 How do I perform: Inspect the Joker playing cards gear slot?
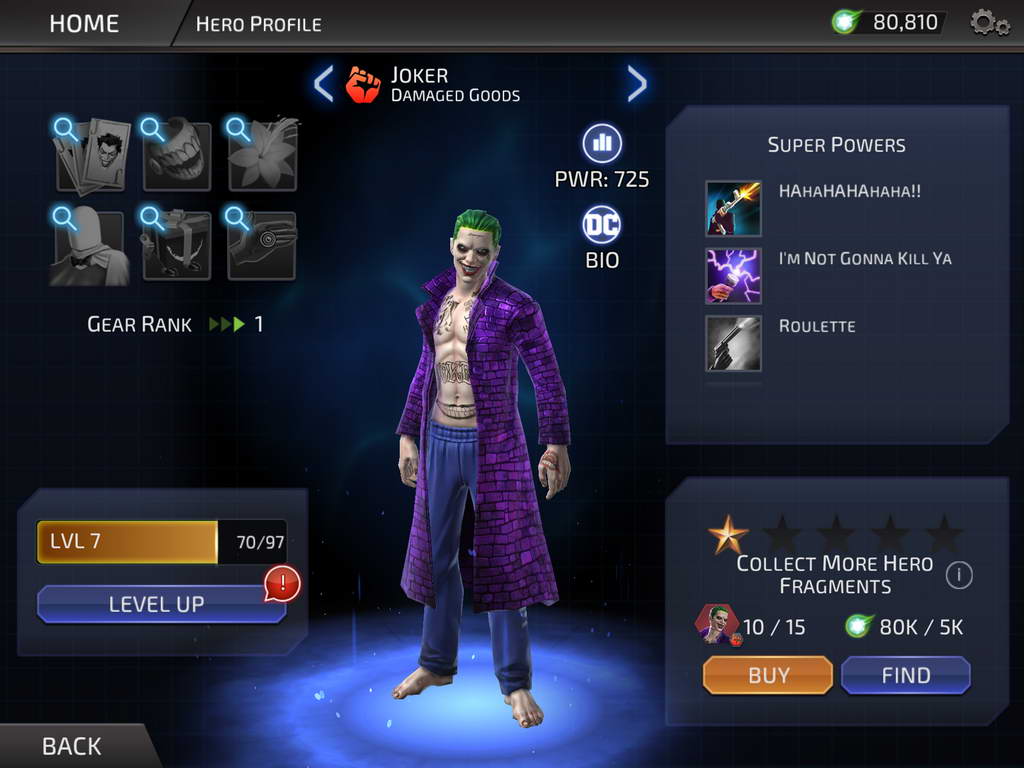(92, 155)
